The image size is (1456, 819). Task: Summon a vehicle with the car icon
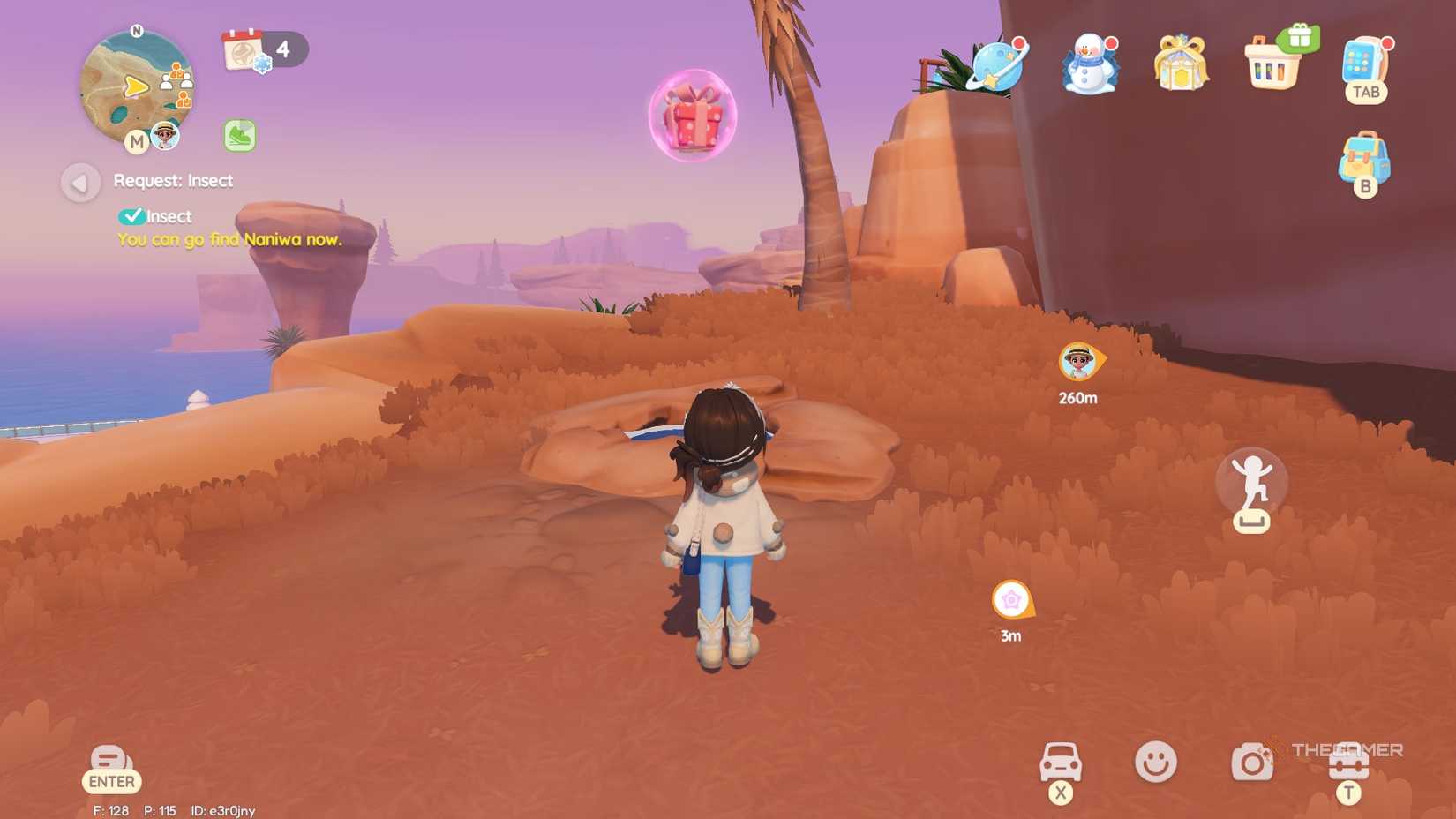[x=1060, y=761]
